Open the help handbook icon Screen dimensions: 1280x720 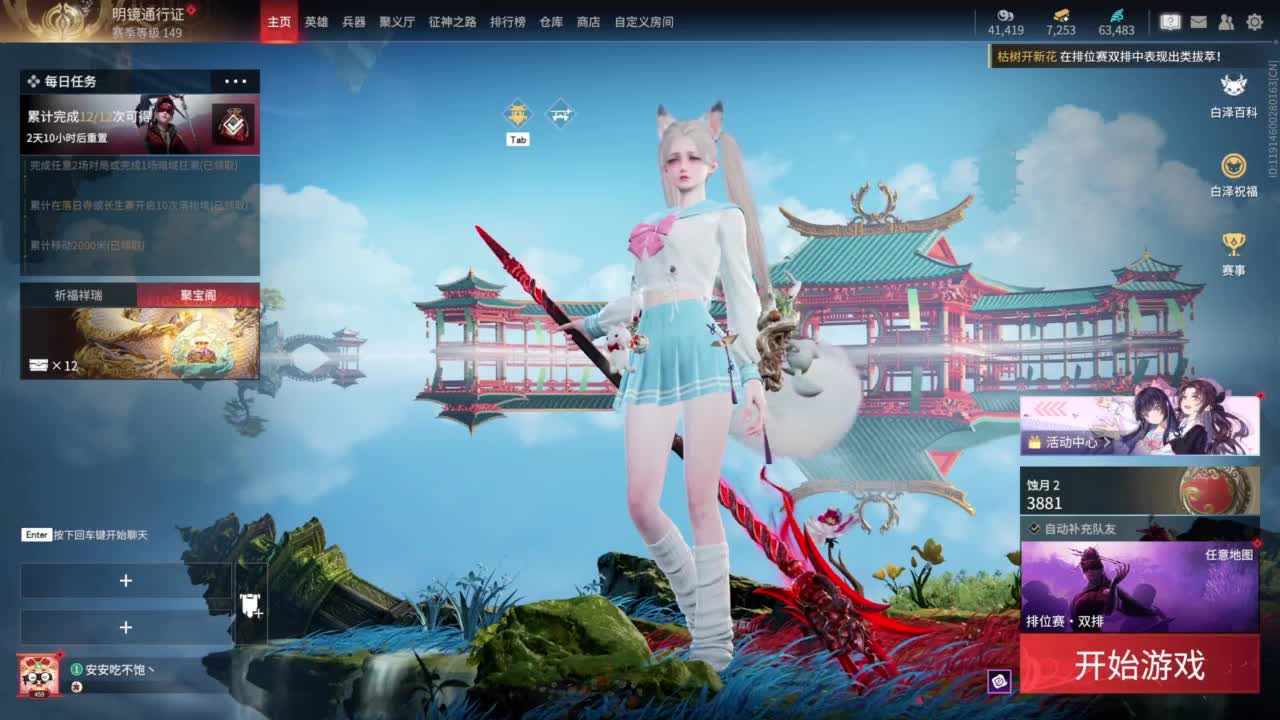click(x=1170, y=22)
